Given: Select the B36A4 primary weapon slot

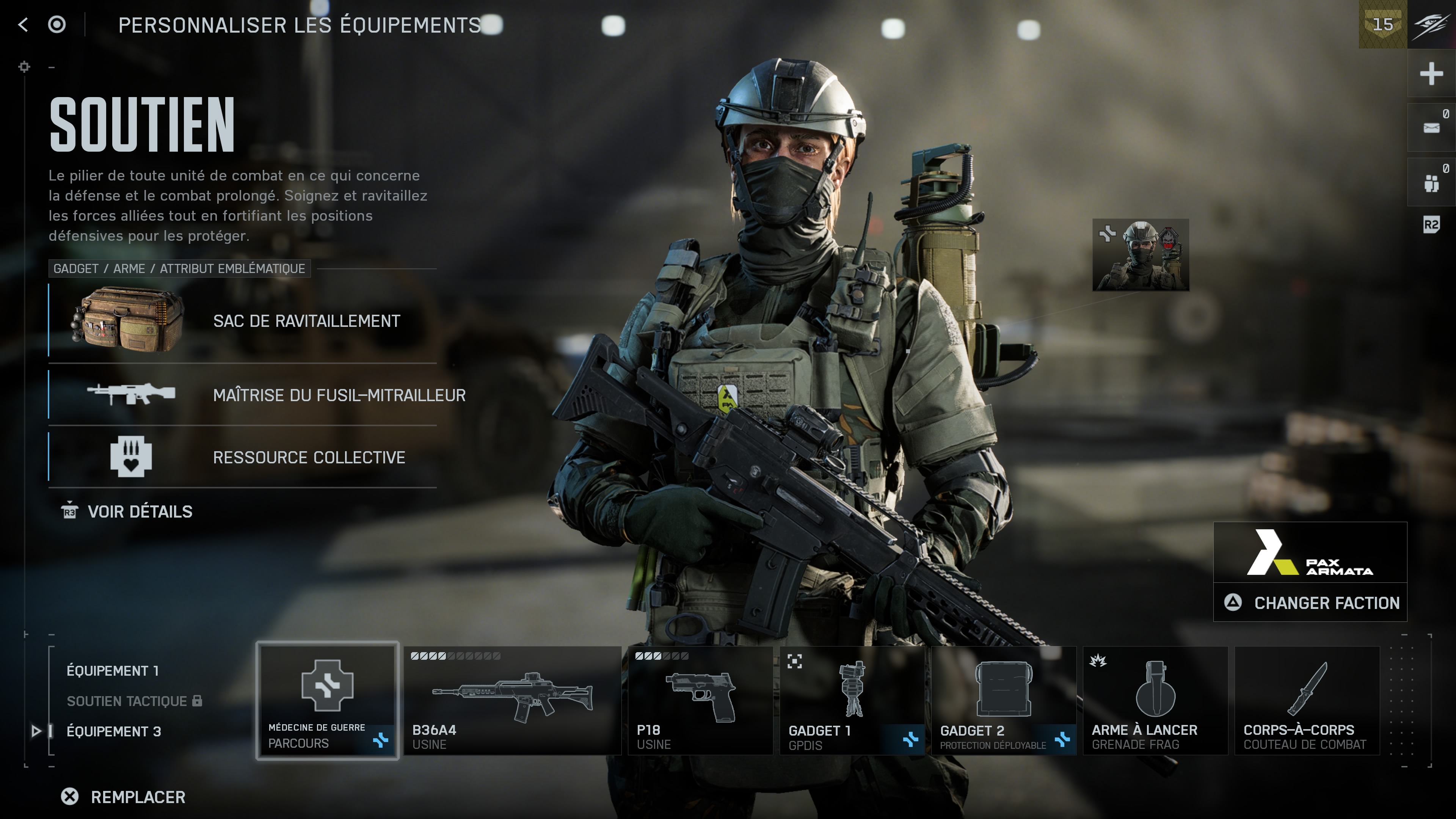Looking at the screenshot, I should 512,700.
